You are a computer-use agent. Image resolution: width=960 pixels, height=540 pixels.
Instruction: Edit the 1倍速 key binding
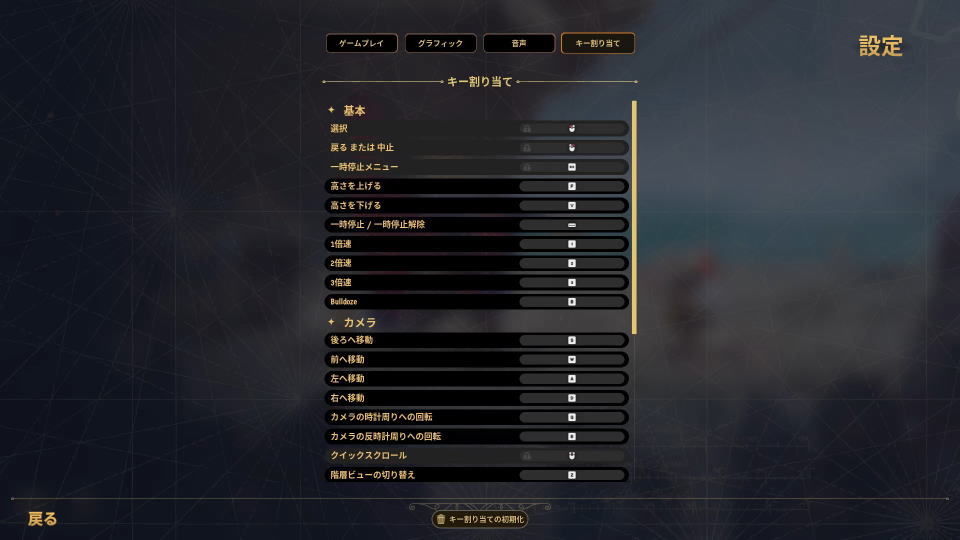pos(571,244)
